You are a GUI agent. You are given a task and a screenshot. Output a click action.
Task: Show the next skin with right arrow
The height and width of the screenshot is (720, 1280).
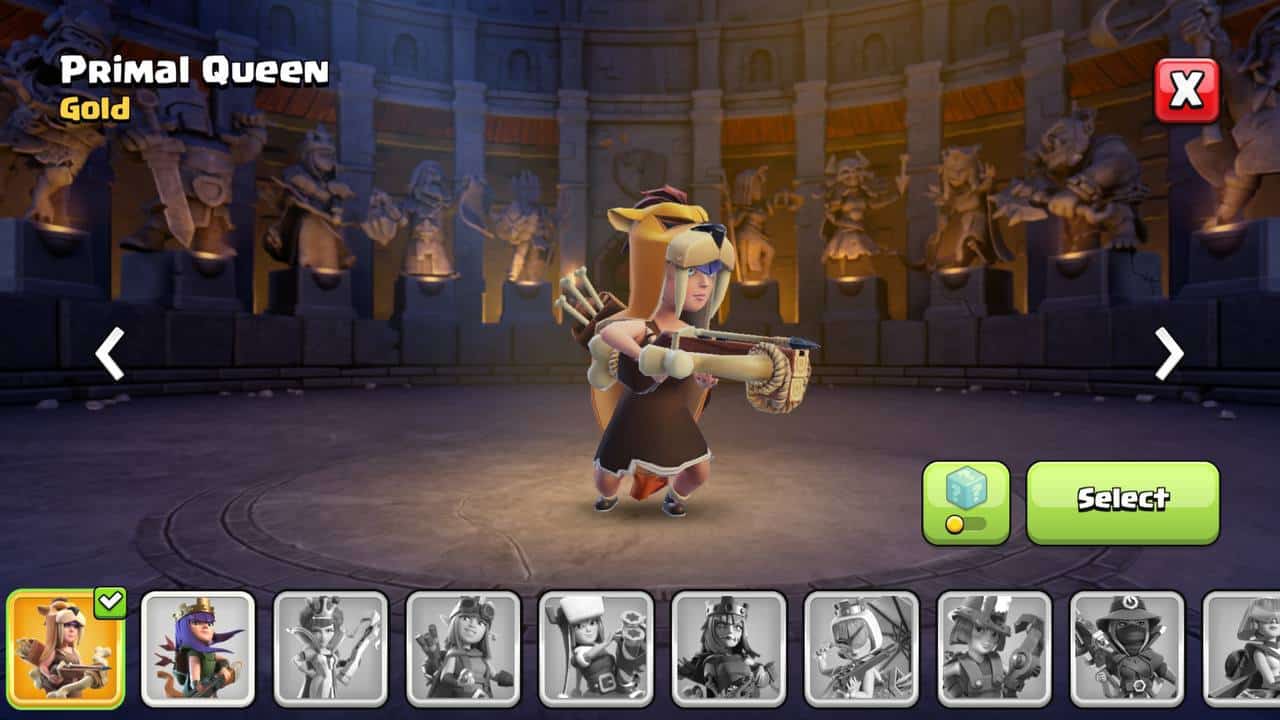[1168, 354]
